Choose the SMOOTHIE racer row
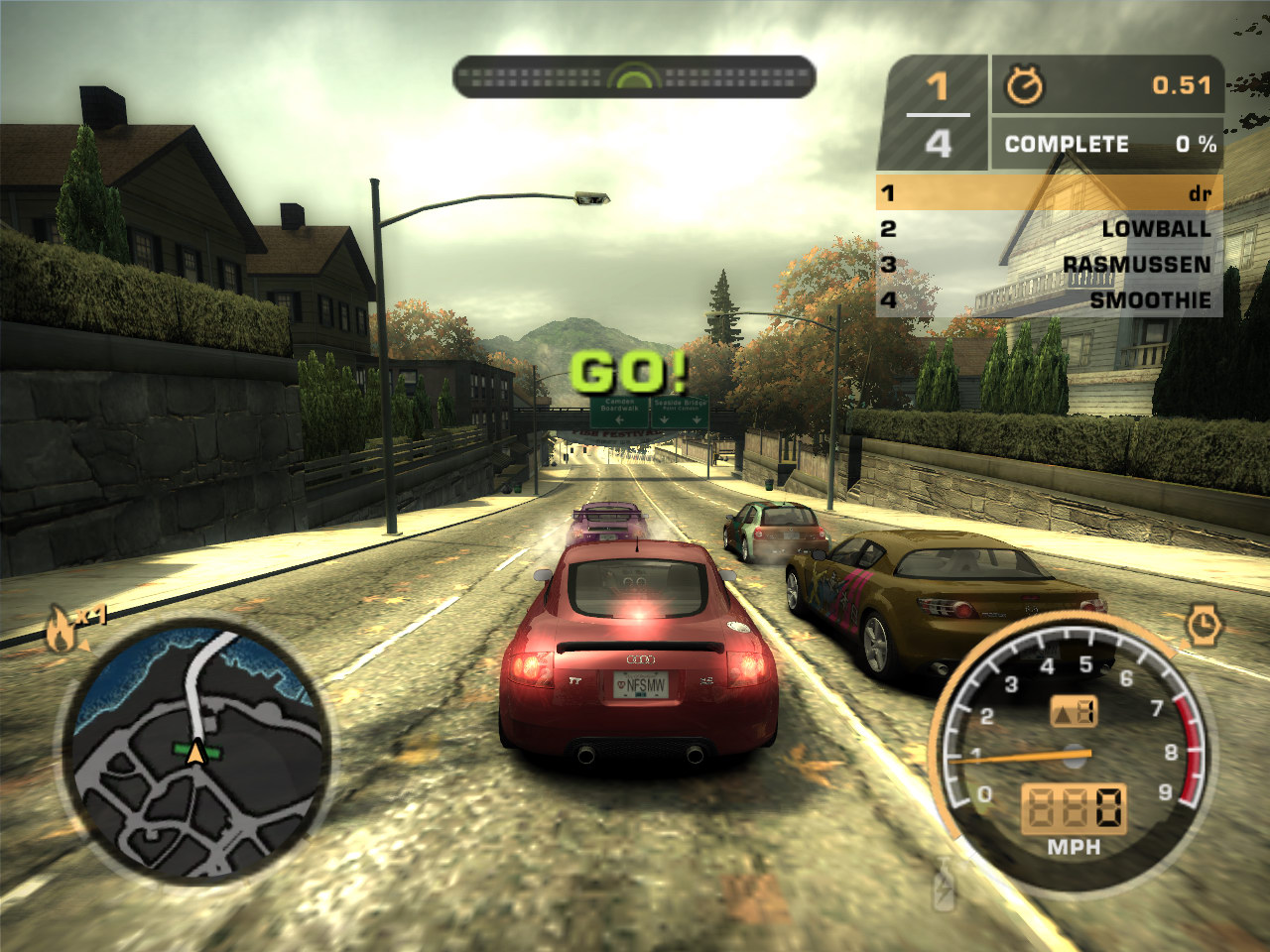 [1049, 300]
